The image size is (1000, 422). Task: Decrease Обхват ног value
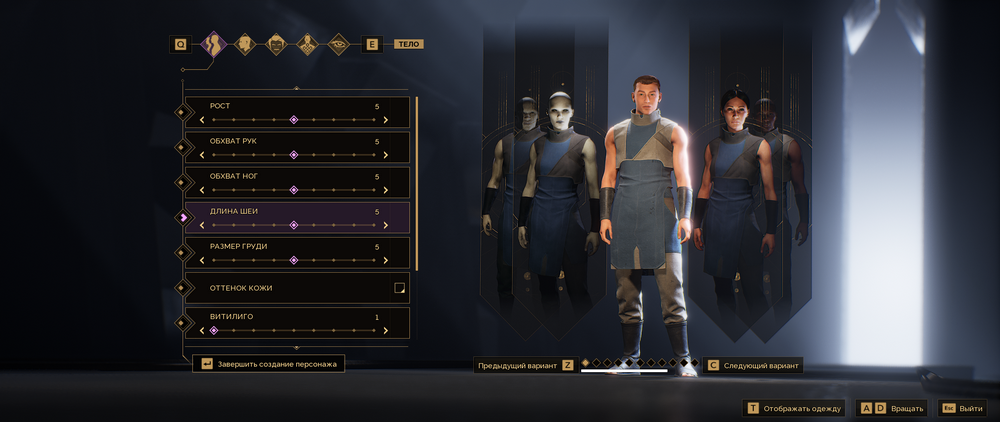tap(202, 190)
